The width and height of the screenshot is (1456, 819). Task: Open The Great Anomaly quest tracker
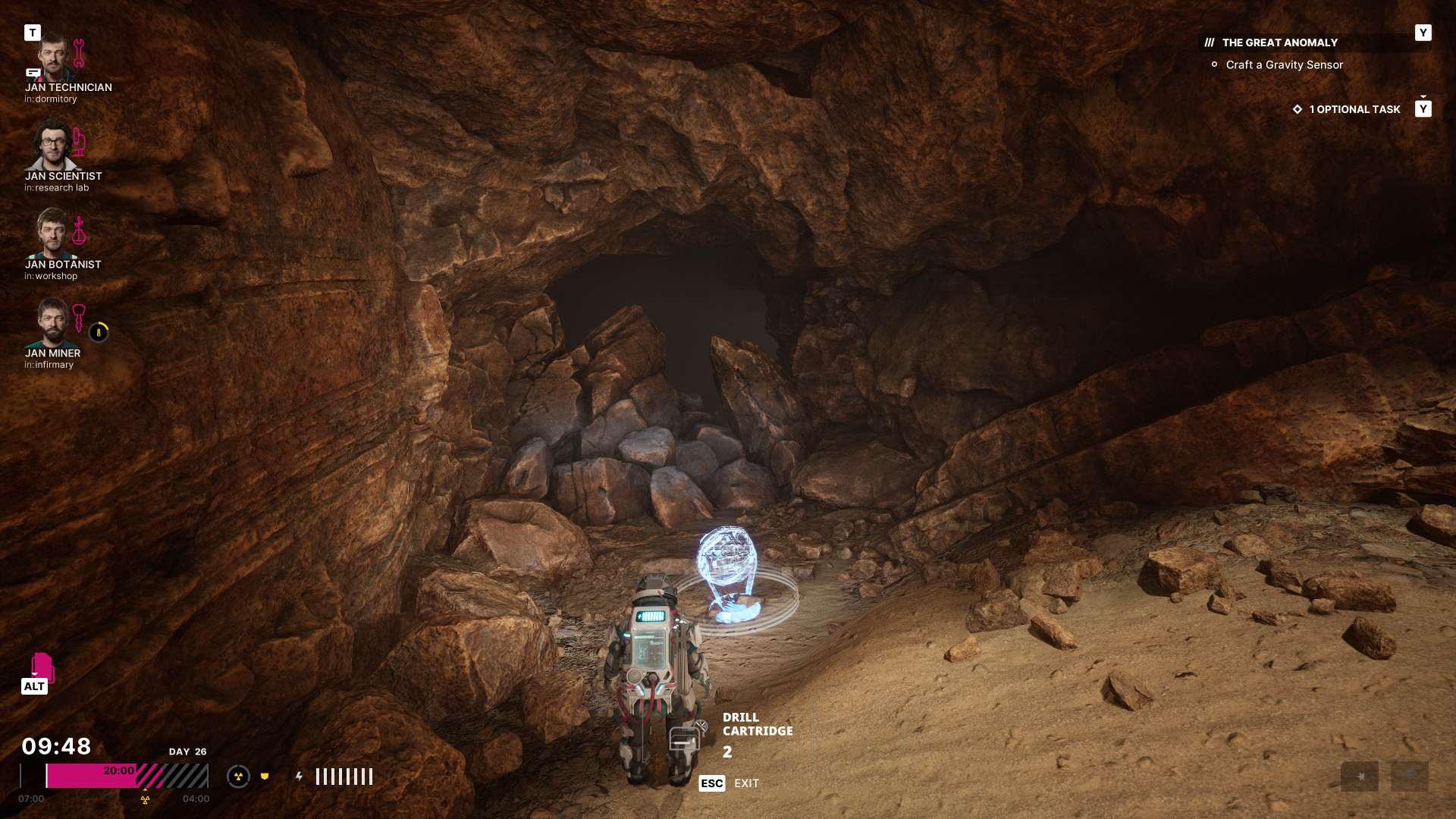[x=1279, y=42]
